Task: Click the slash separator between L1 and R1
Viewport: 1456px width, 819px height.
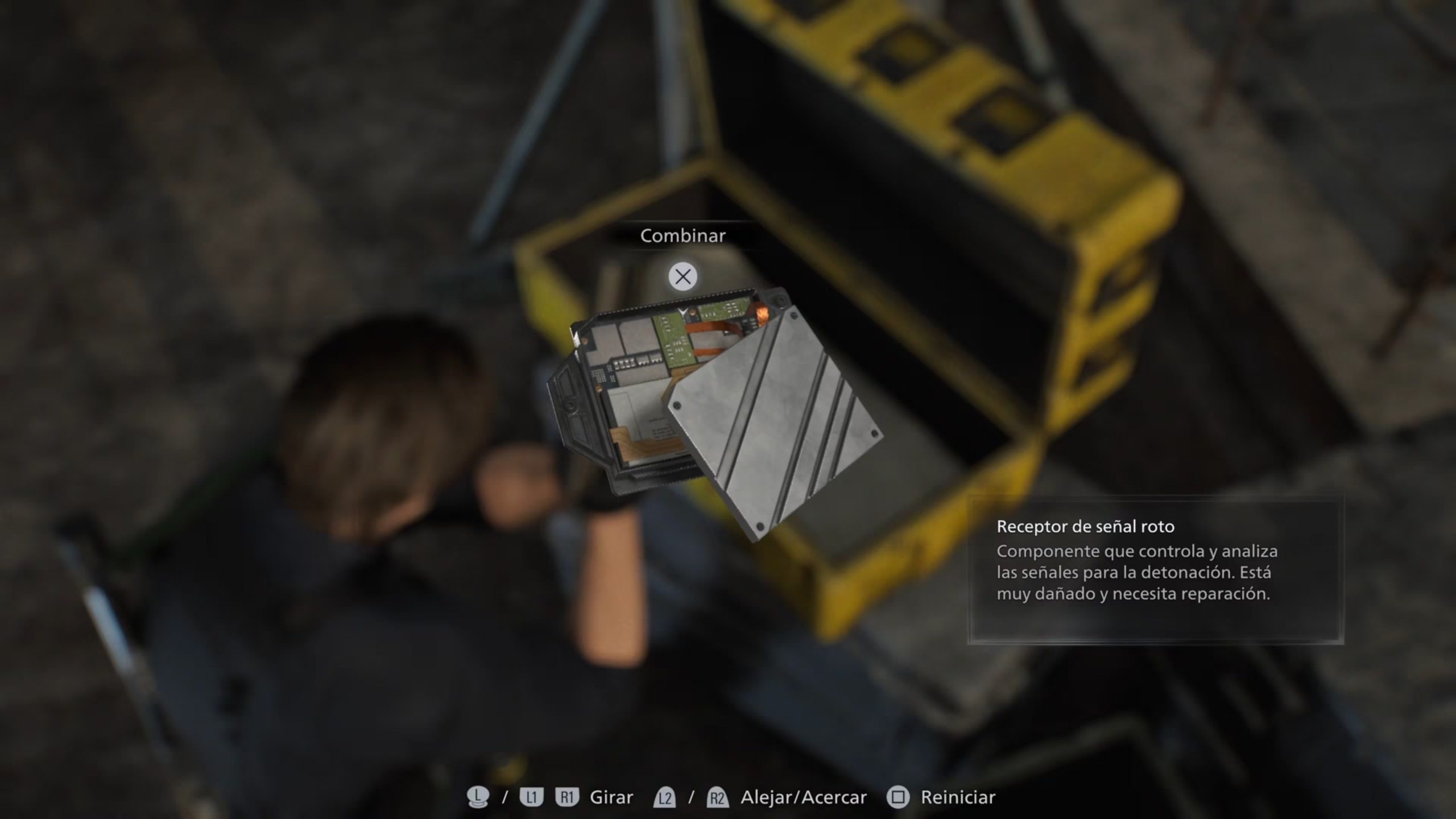Action: tap(506, 797)
